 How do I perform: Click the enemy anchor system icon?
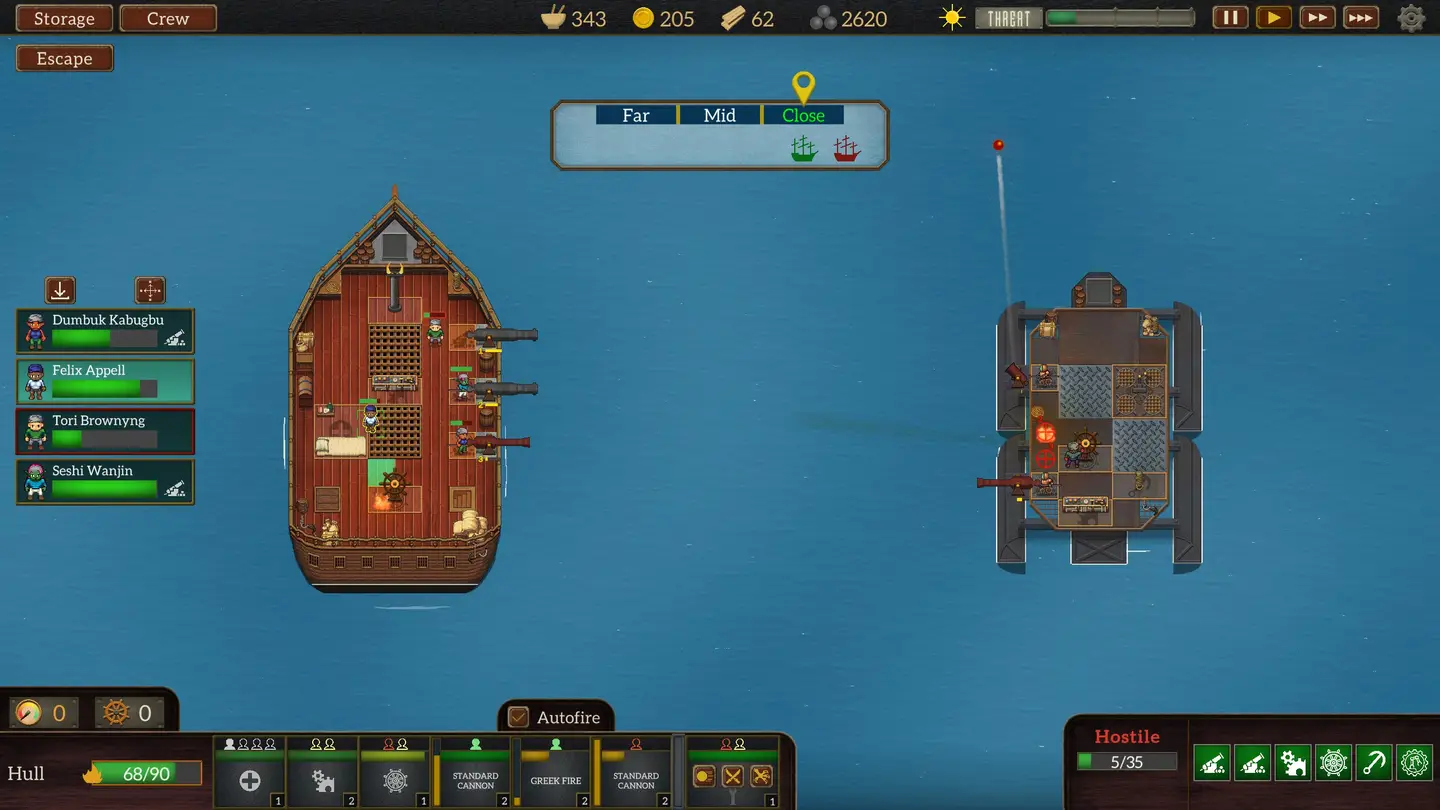1374,763
